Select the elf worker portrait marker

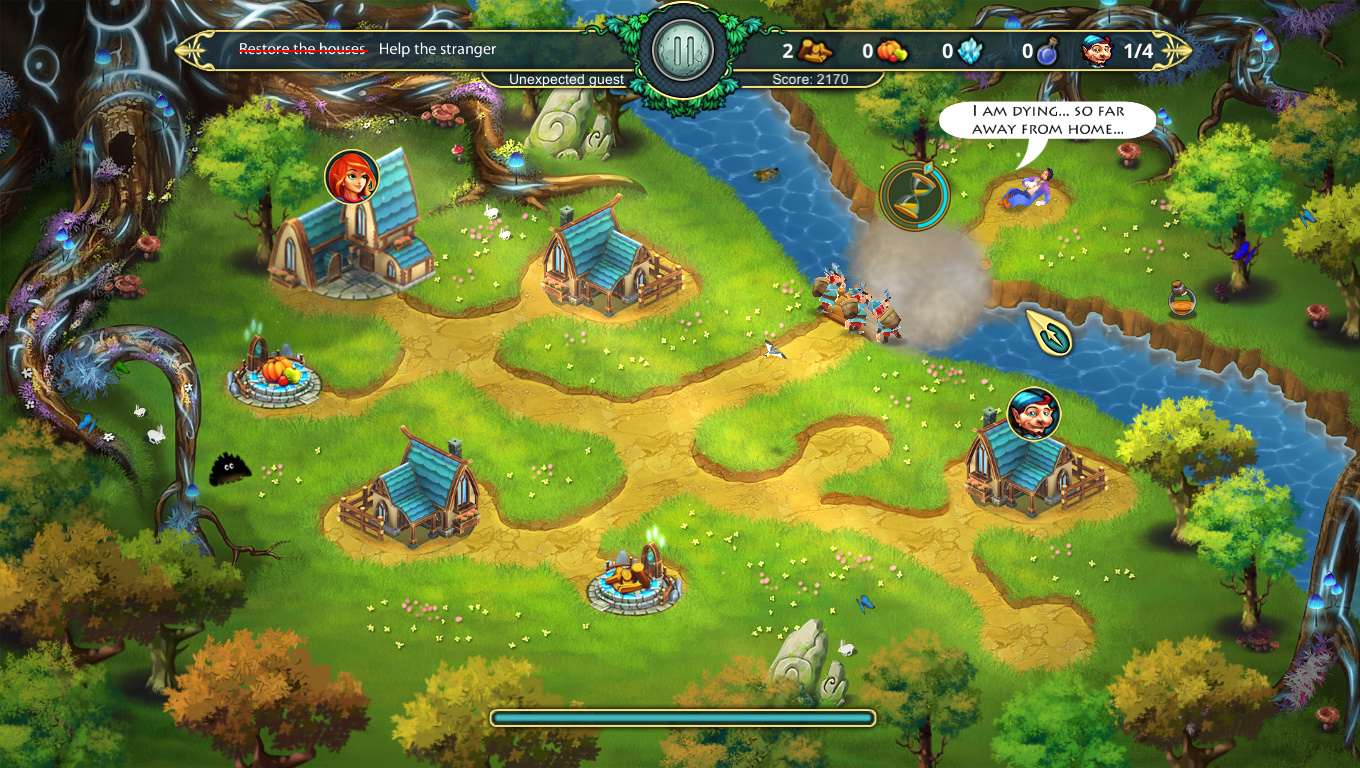[x=1033, y=413]
